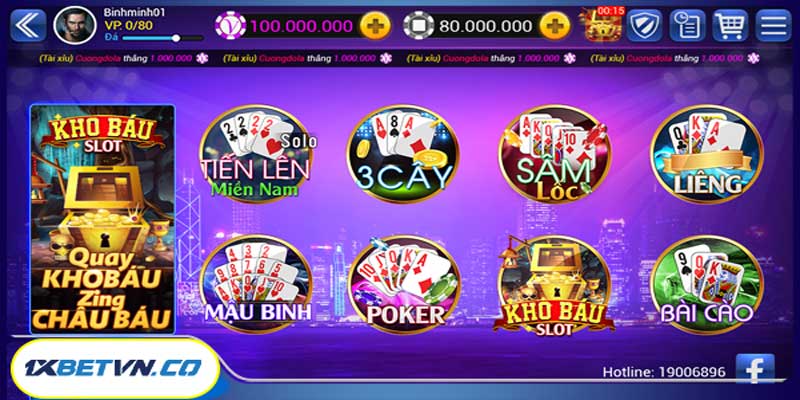Start the Poker game
Screen dimensions: 800x400
(x=404, y=284)
